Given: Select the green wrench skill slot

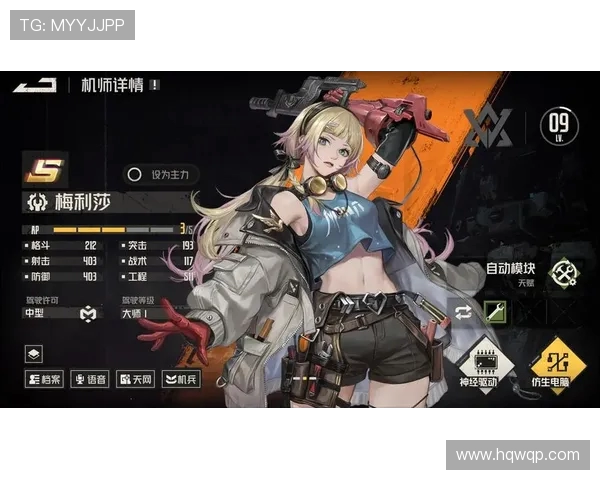Looking at the screenshot, I should tap(495, 311).
